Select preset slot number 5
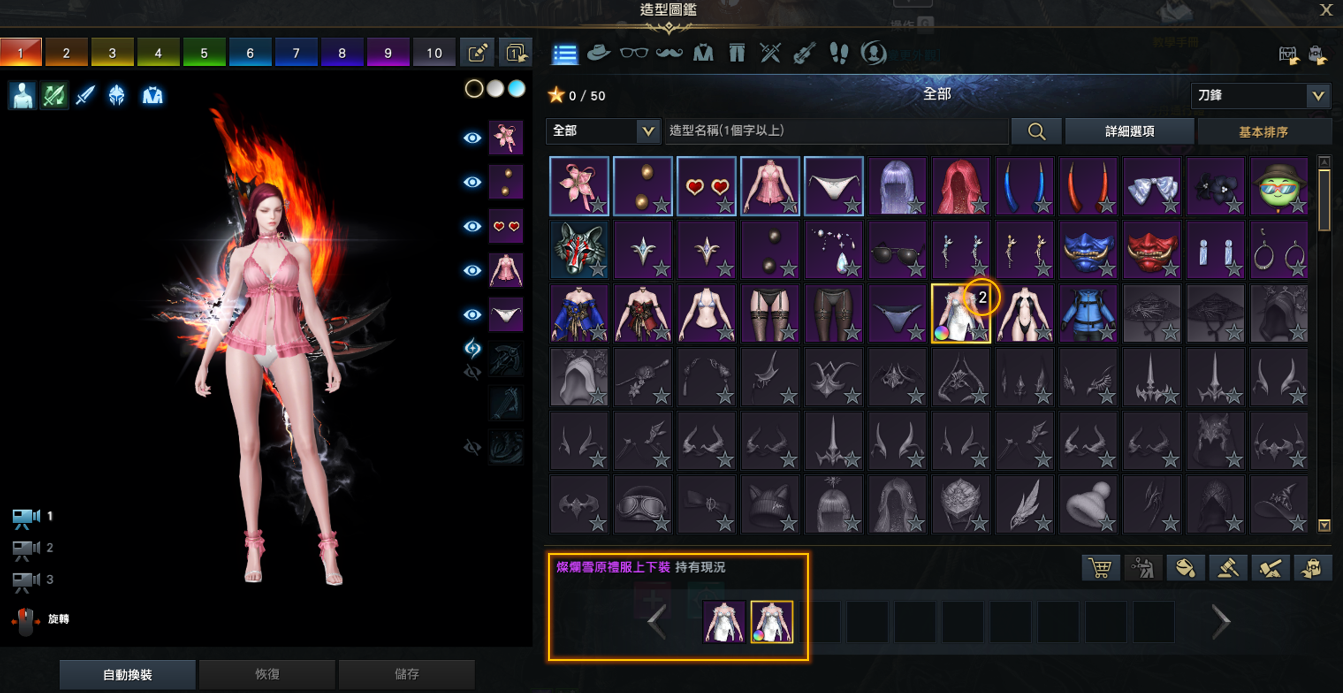Image resolution: width=1343 pixels, height=693 pixels. pyautogui.click(x=204, y=53)
